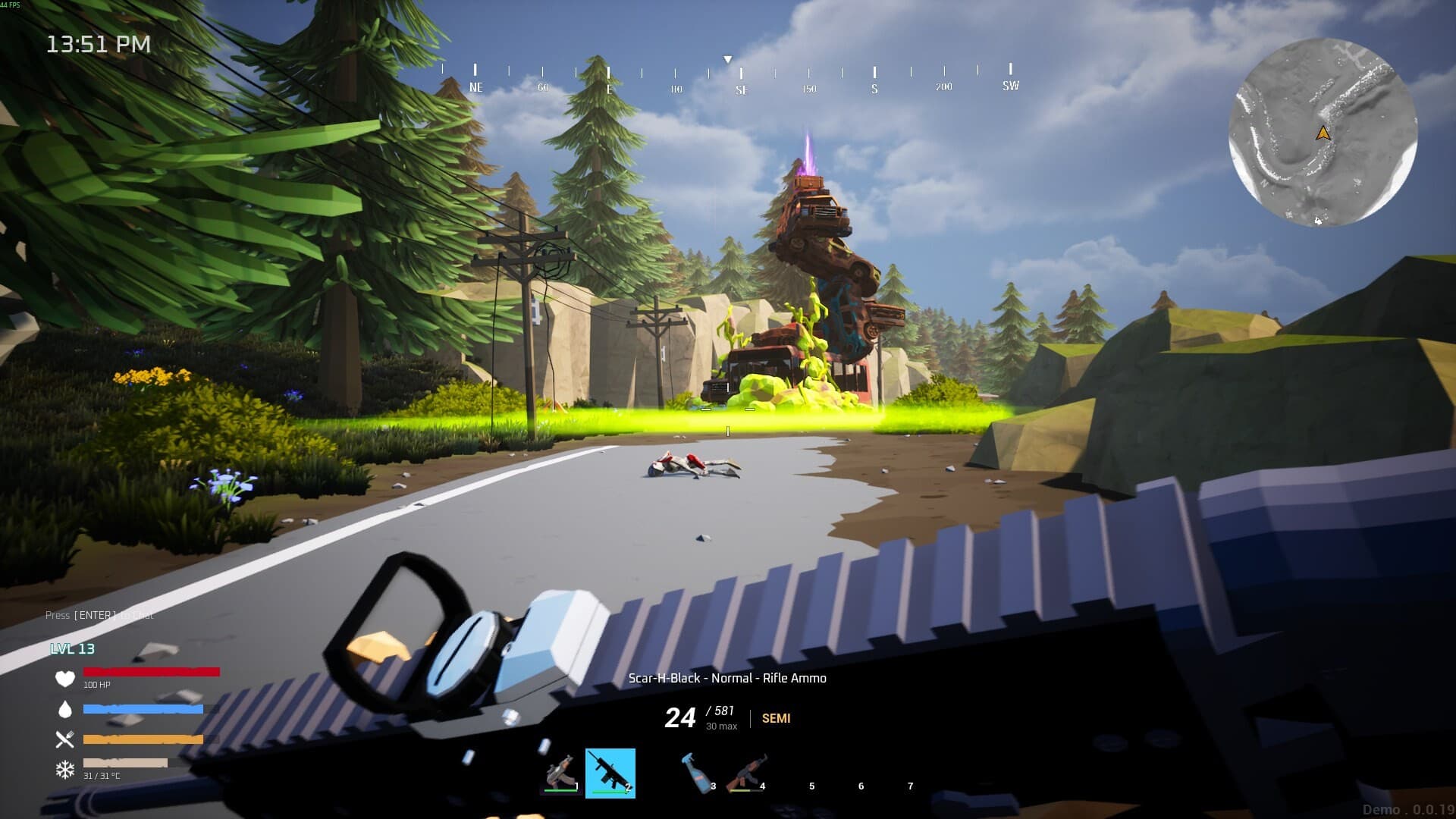Click the heart health icon

click(67, 679)
